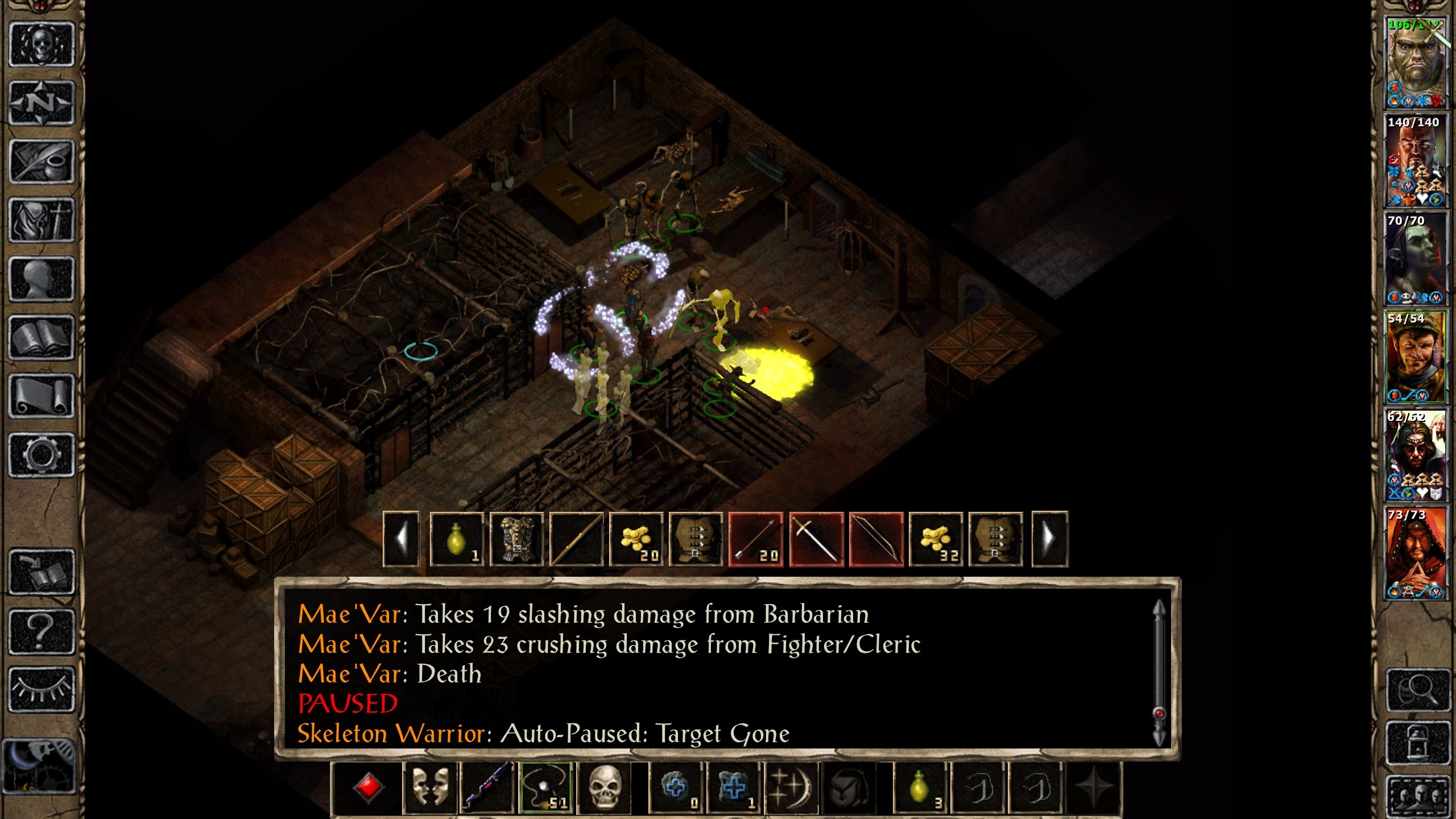Image resolution: width=1456 pixels, height=819 pixels.
Task: Open the priest scroll page
Action: [x=42, y=396]
